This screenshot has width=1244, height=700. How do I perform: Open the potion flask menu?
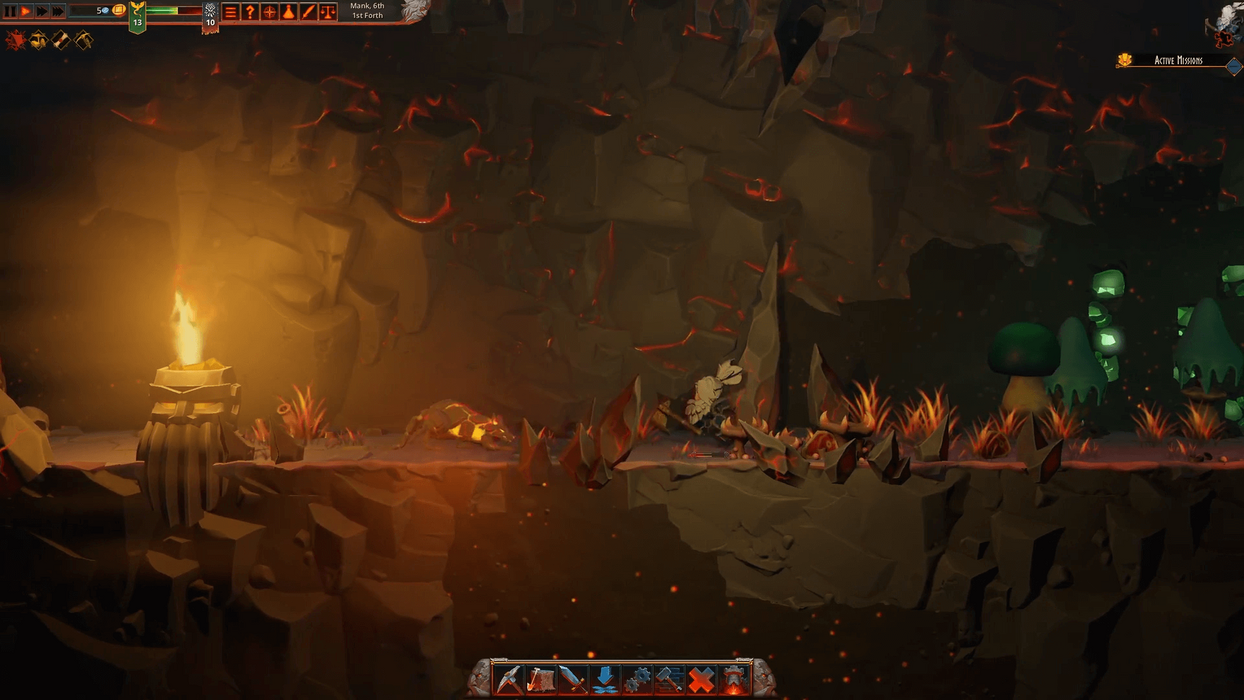pos(288,12)
